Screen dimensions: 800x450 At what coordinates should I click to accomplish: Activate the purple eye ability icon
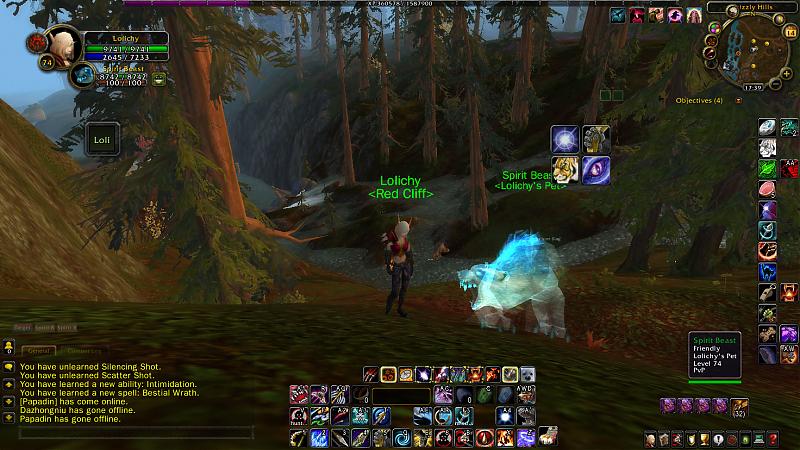point(596,170)
